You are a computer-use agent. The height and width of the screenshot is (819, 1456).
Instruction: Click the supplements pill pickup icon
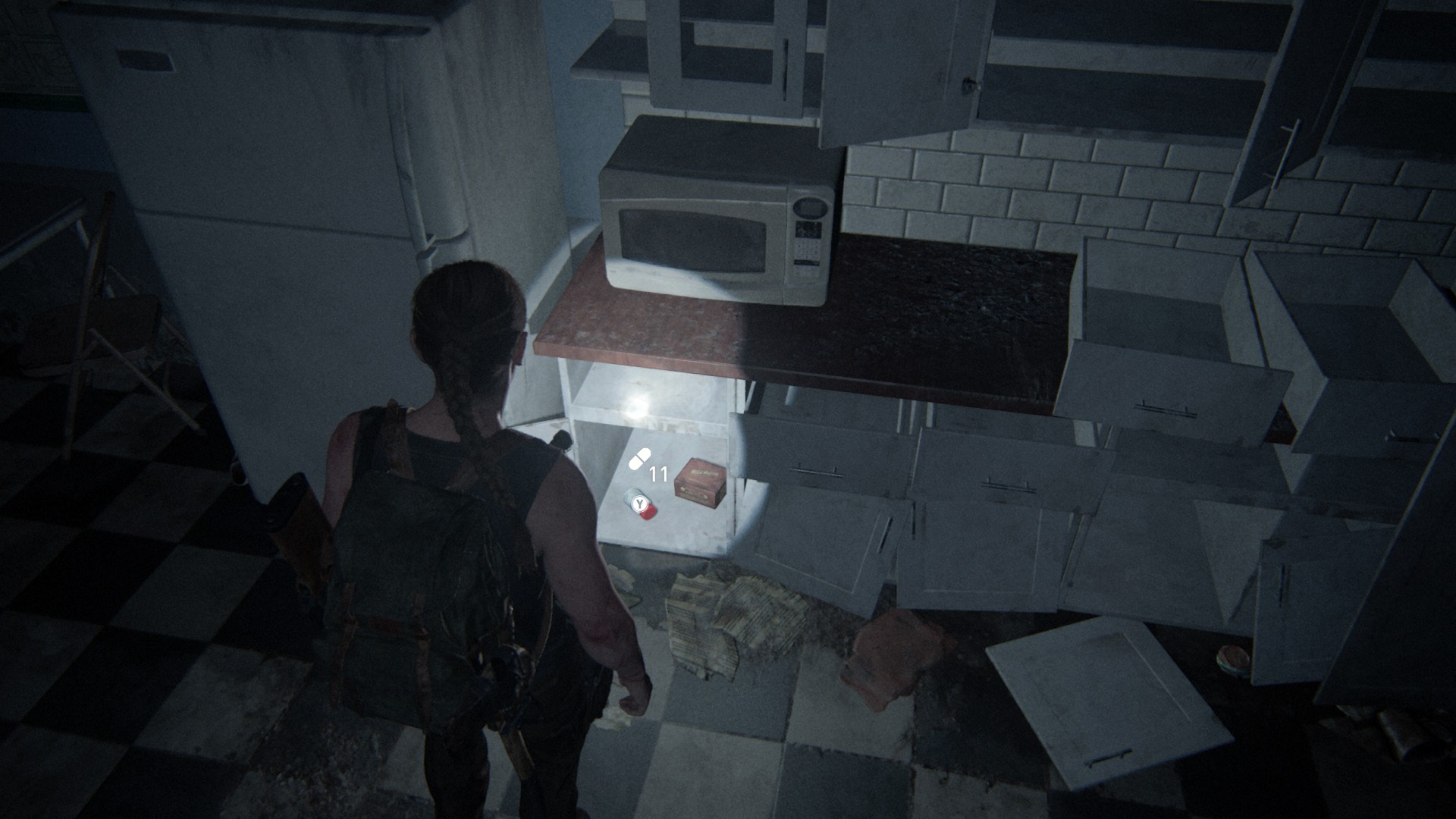coord(640,459)
